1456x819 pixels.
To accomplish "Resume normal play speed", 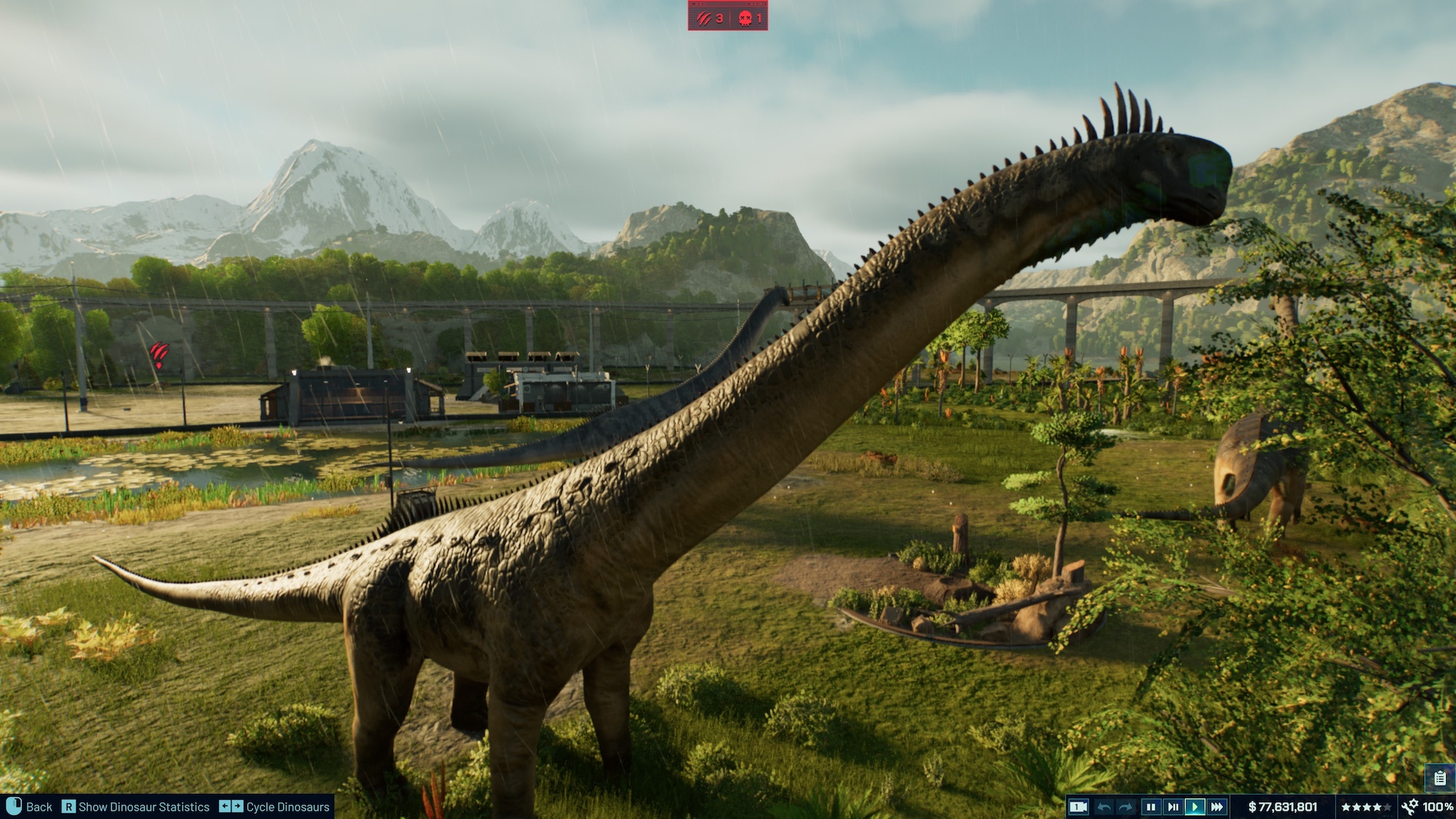I will click(x=1195, y=806).
